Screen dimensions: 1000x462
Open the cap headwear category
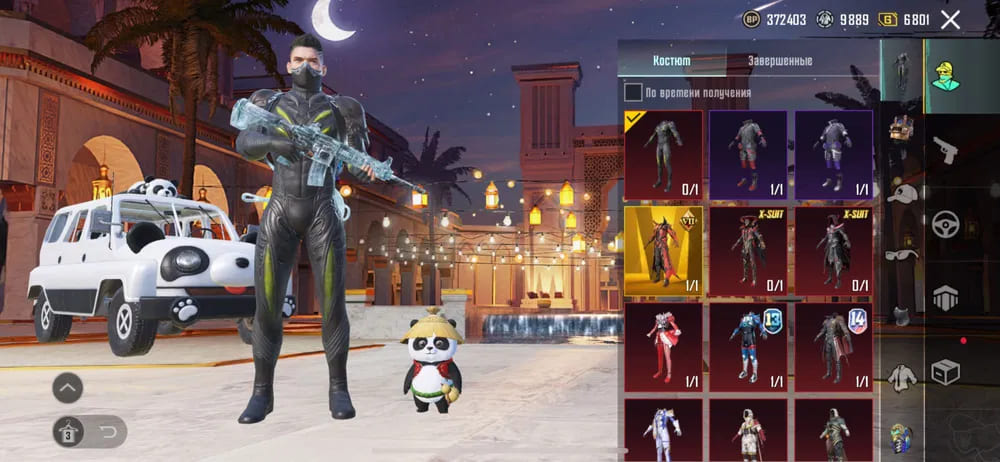pyautogui.click(x=902, y=194)
